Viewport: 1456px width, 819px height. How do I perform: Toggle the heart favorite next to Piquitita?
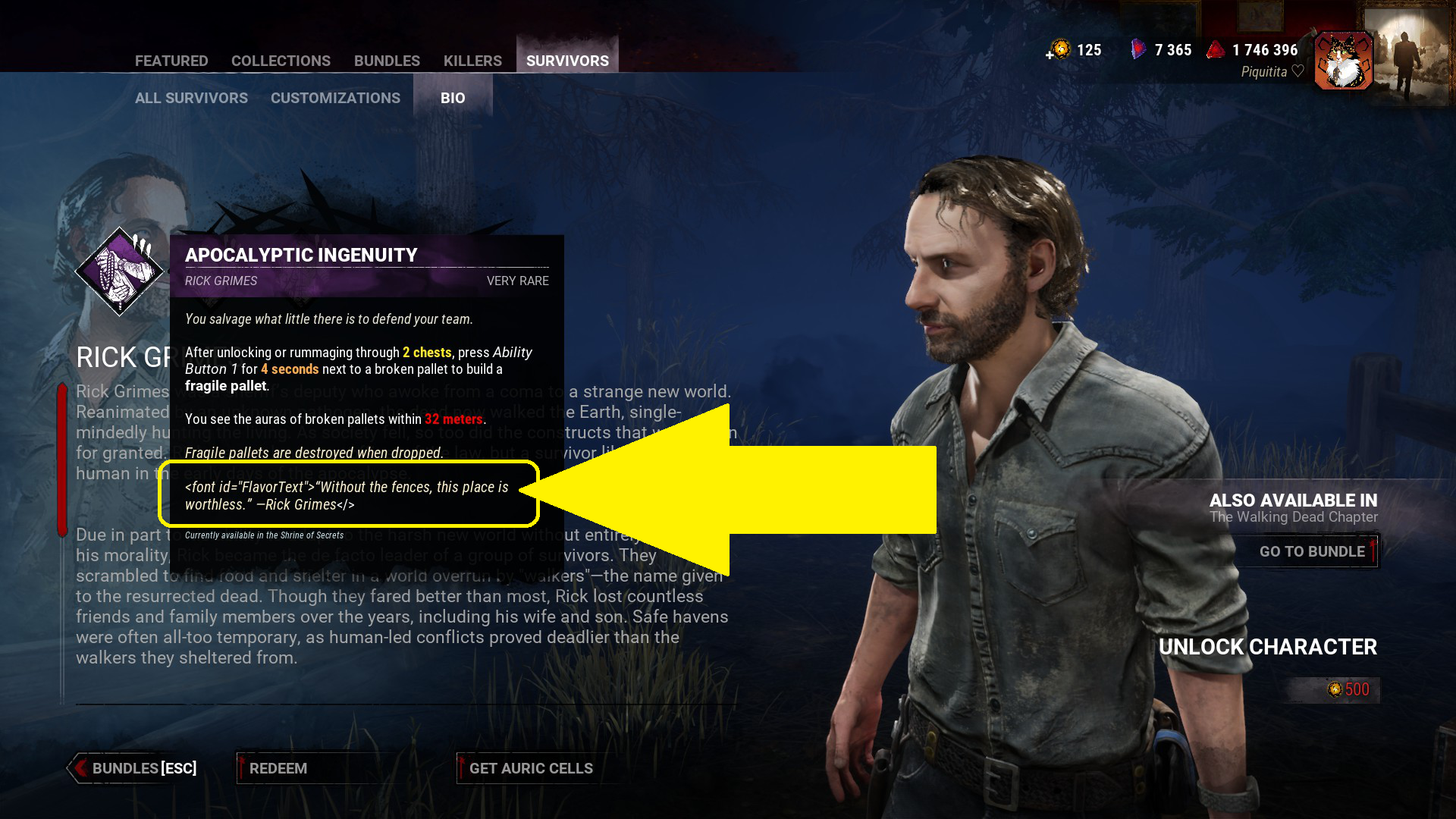[1297, 72]
